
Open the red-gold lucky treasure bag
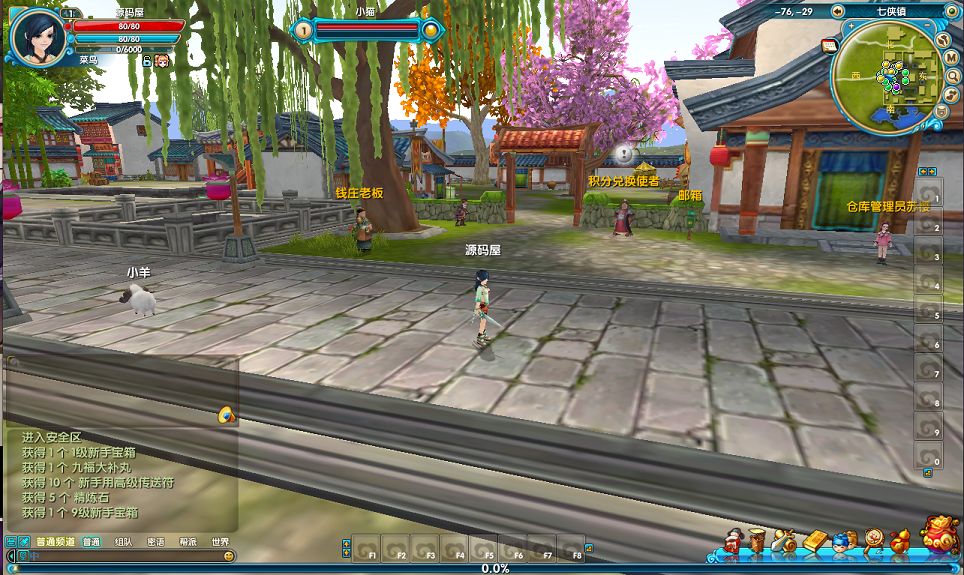939,536
